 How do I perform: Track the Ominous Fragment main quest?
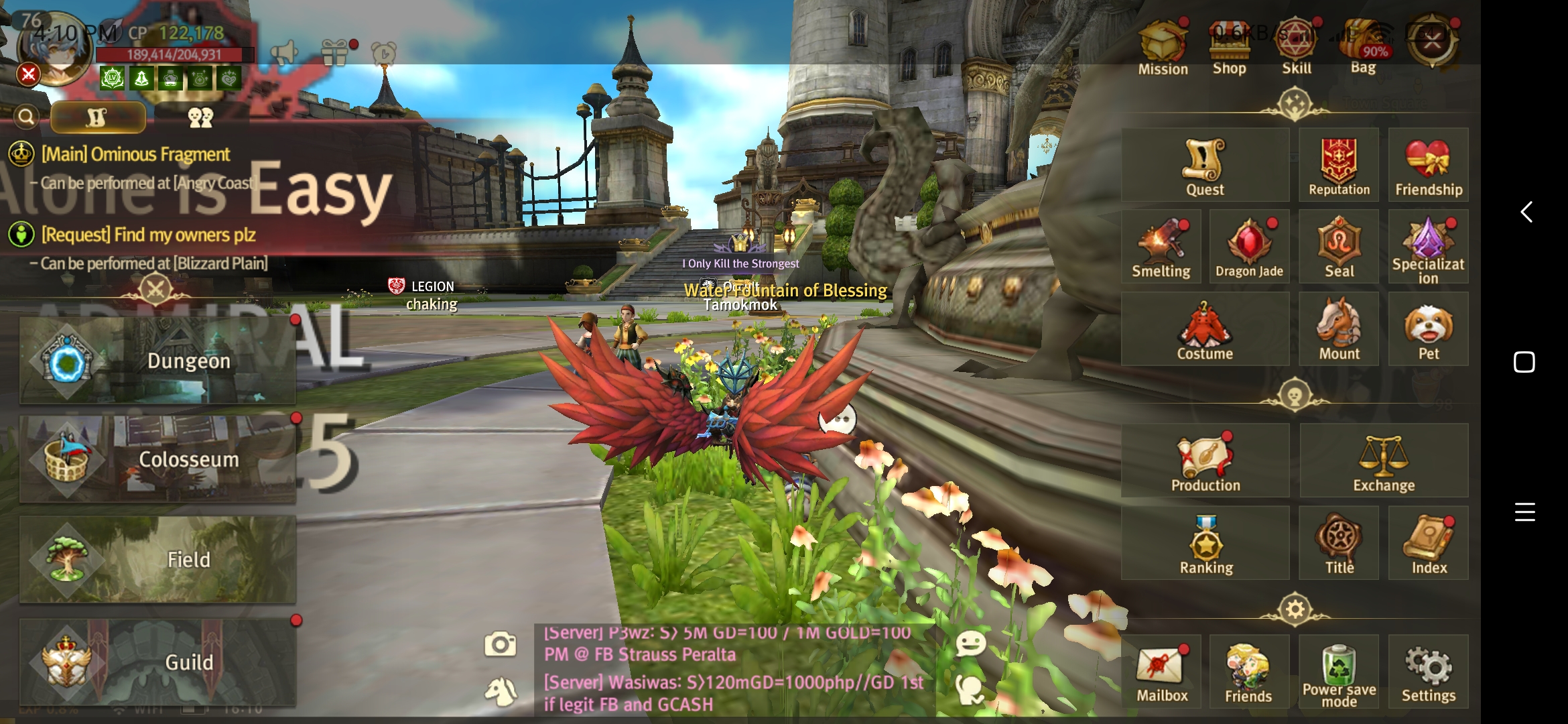(x=135, y=155)
